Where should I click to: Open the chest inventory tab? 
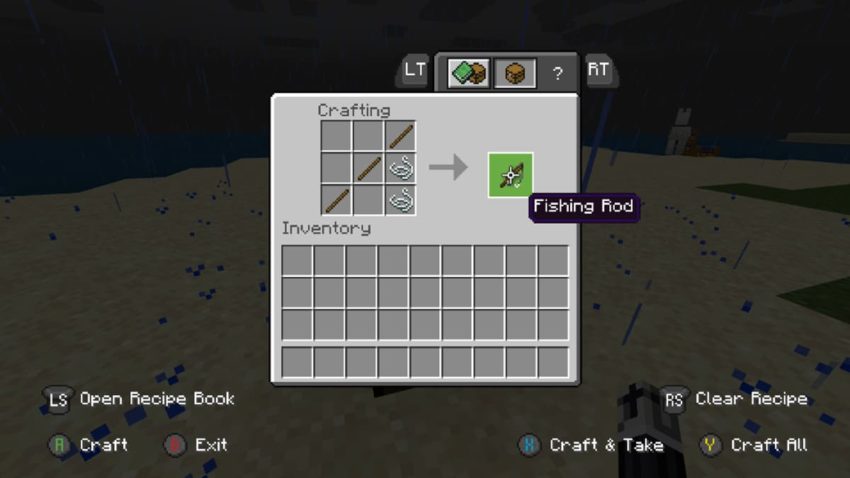point(514,73)
